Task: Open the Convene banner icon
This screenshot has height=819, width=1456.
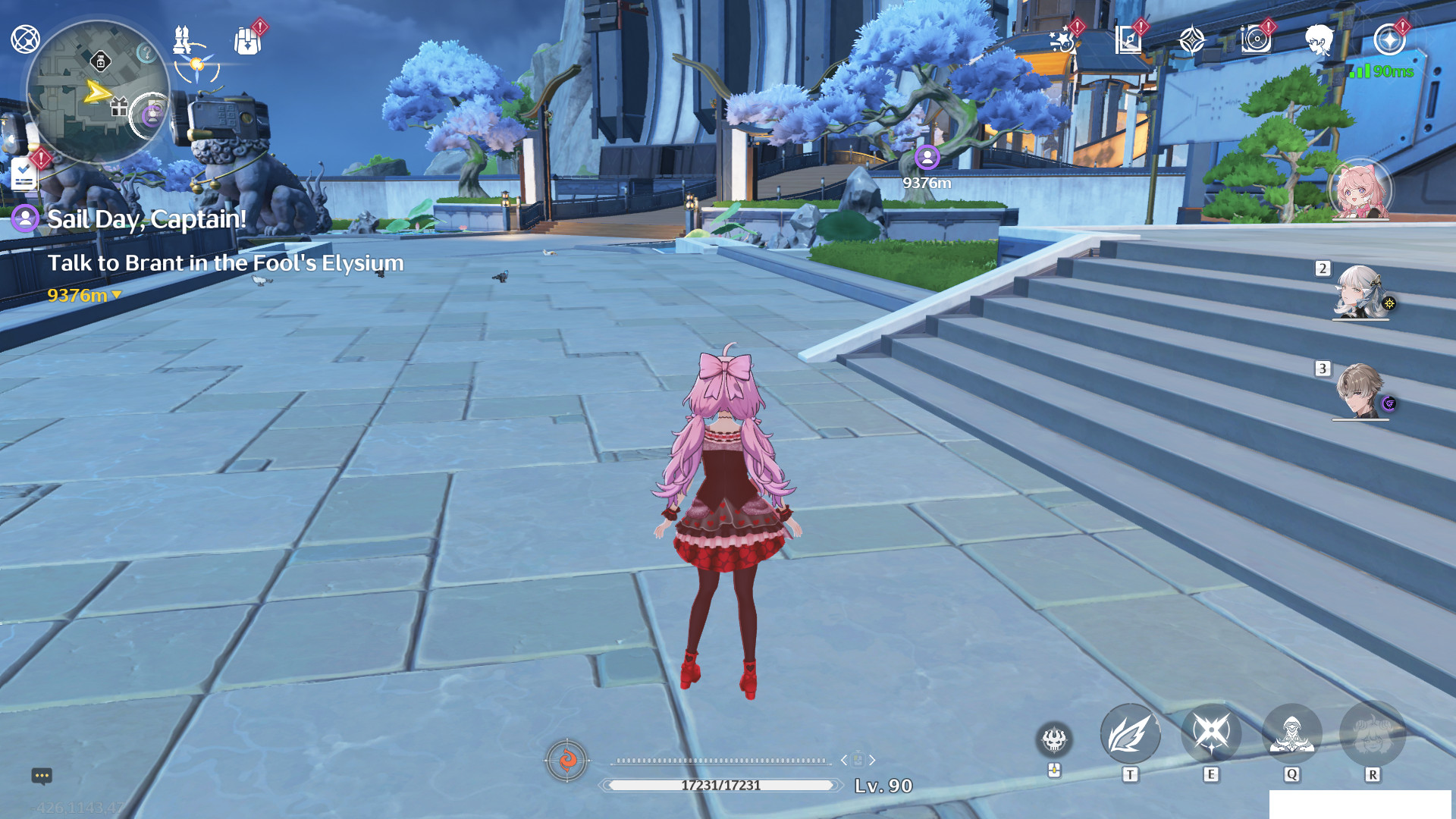Action: [x=1193, y=38]
